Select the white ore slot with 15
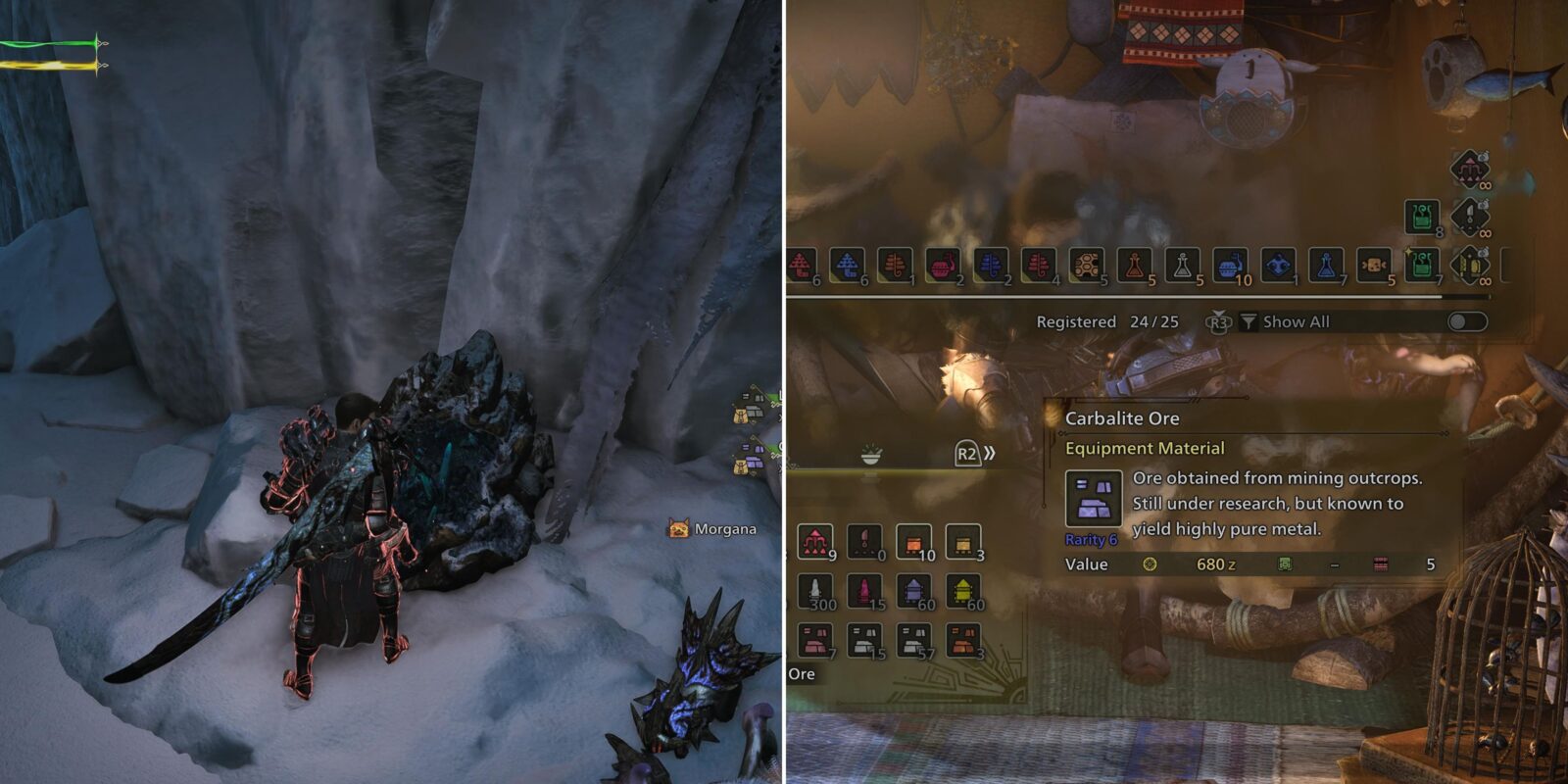 [x=864, y=640]
